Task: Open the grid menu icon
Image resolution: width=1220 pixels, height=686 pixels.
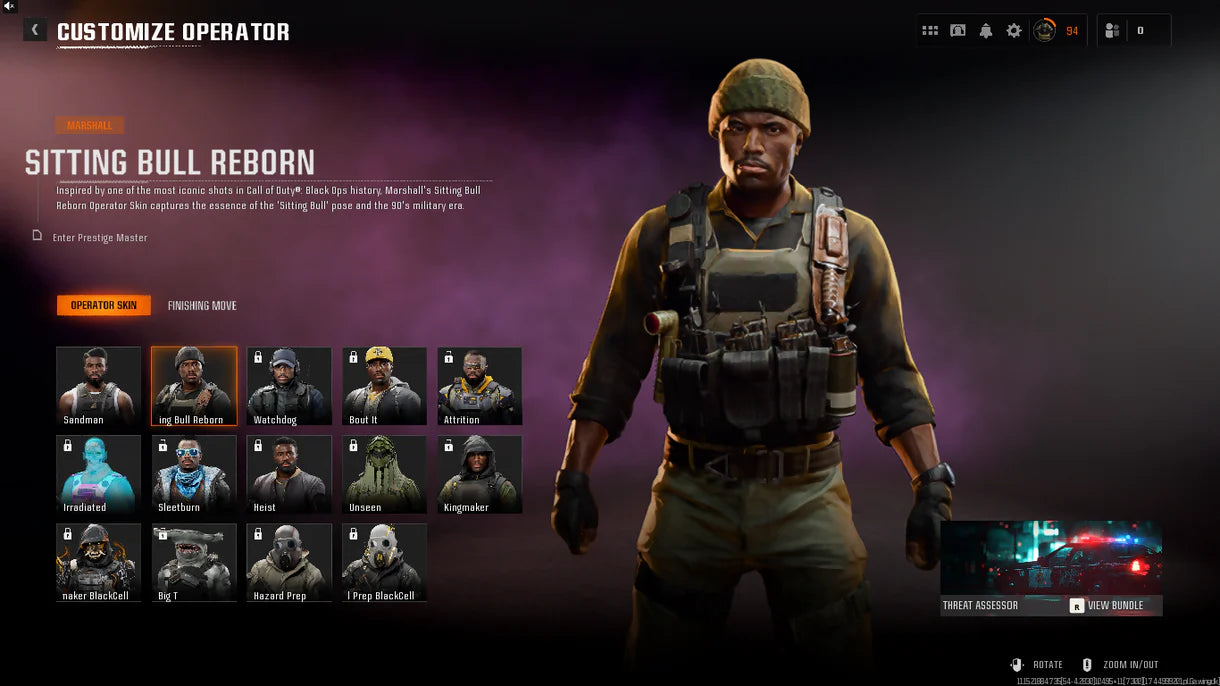Action: (930, 31)
